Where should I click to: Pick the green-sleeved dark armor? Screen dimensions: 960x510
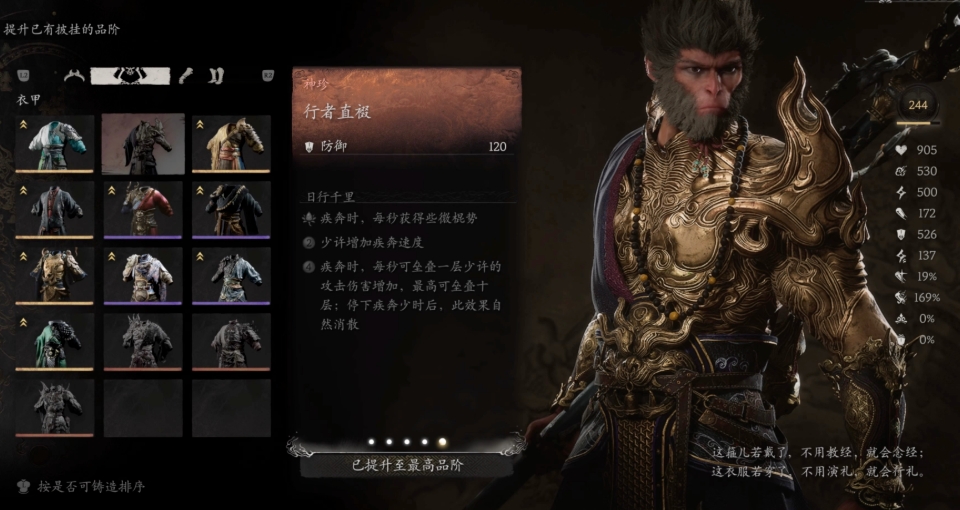[x=55, y=340]
